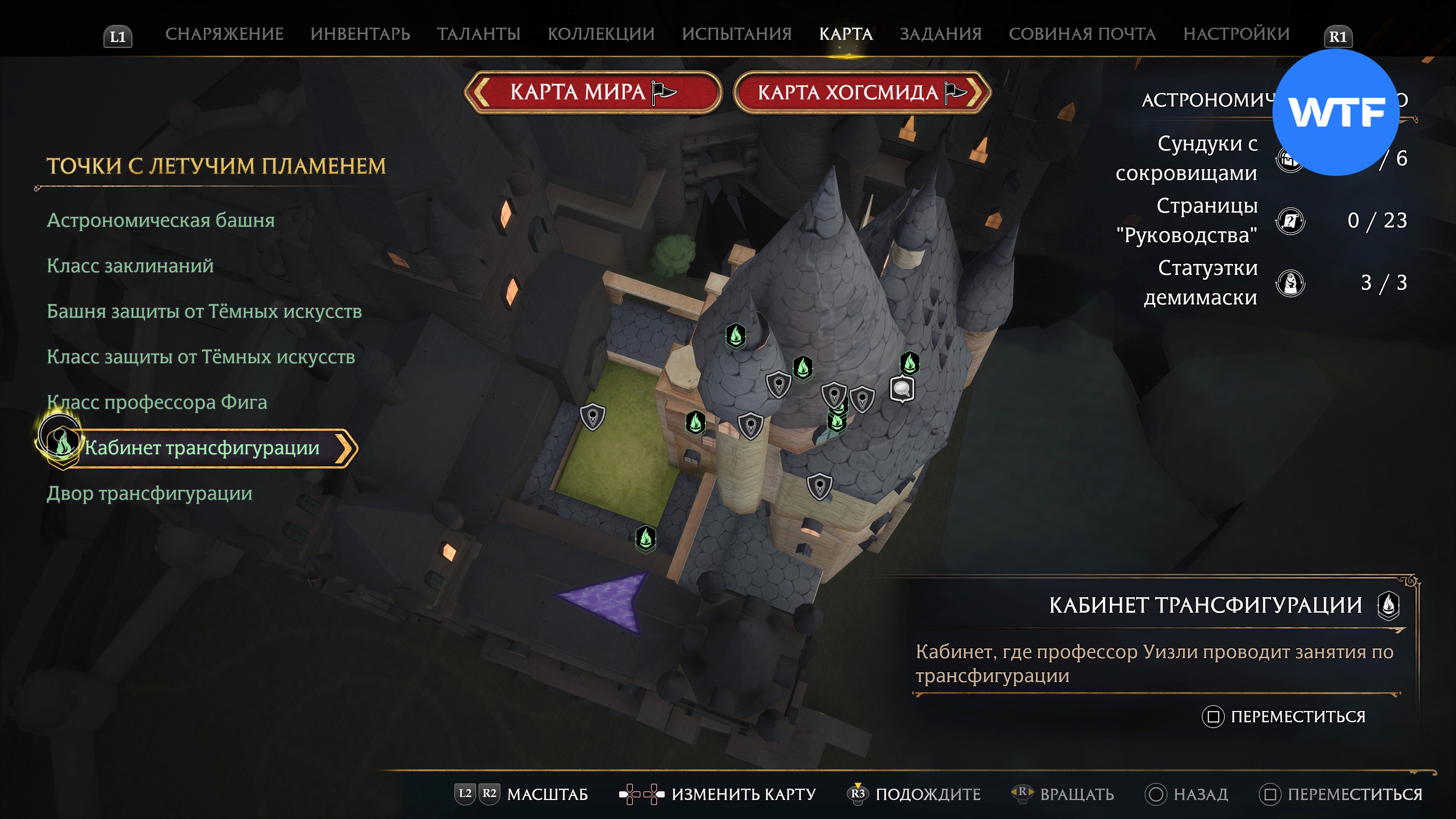Show the Испытания tab

pos(736,34)
